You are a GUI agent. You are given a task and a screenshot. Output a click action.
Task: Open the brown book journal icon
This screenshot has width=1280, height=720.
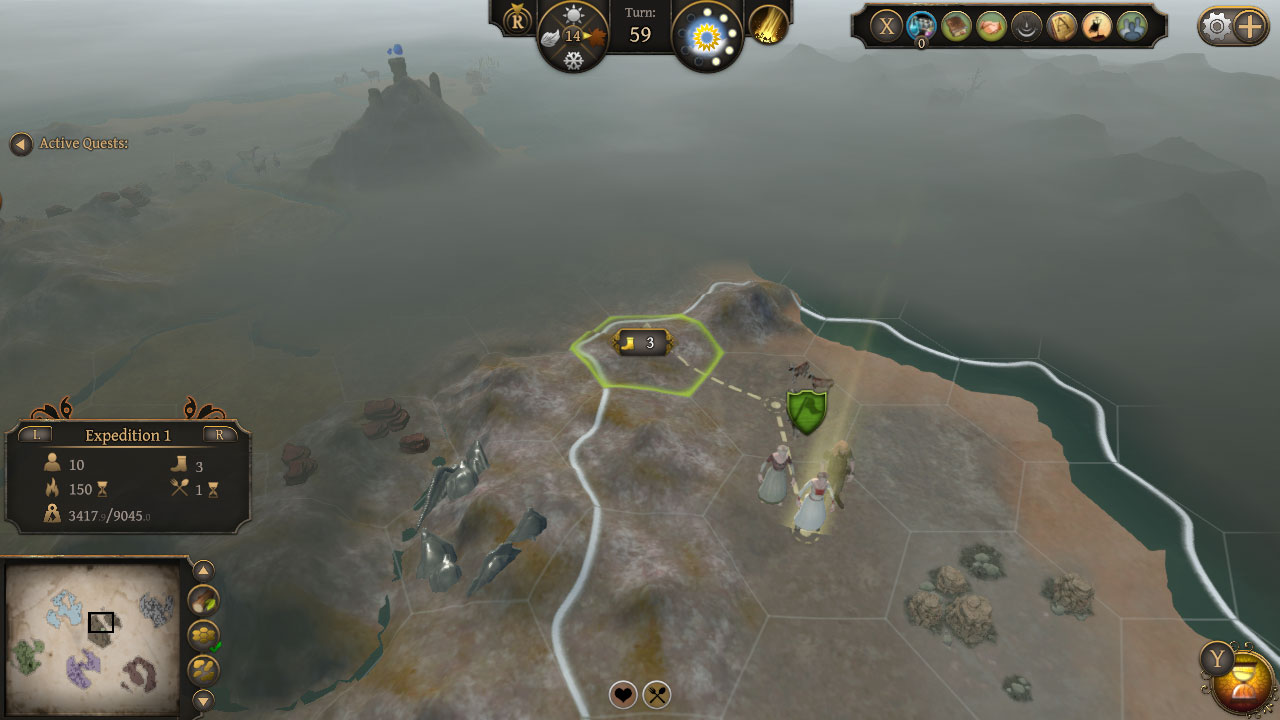coord(957,26)
